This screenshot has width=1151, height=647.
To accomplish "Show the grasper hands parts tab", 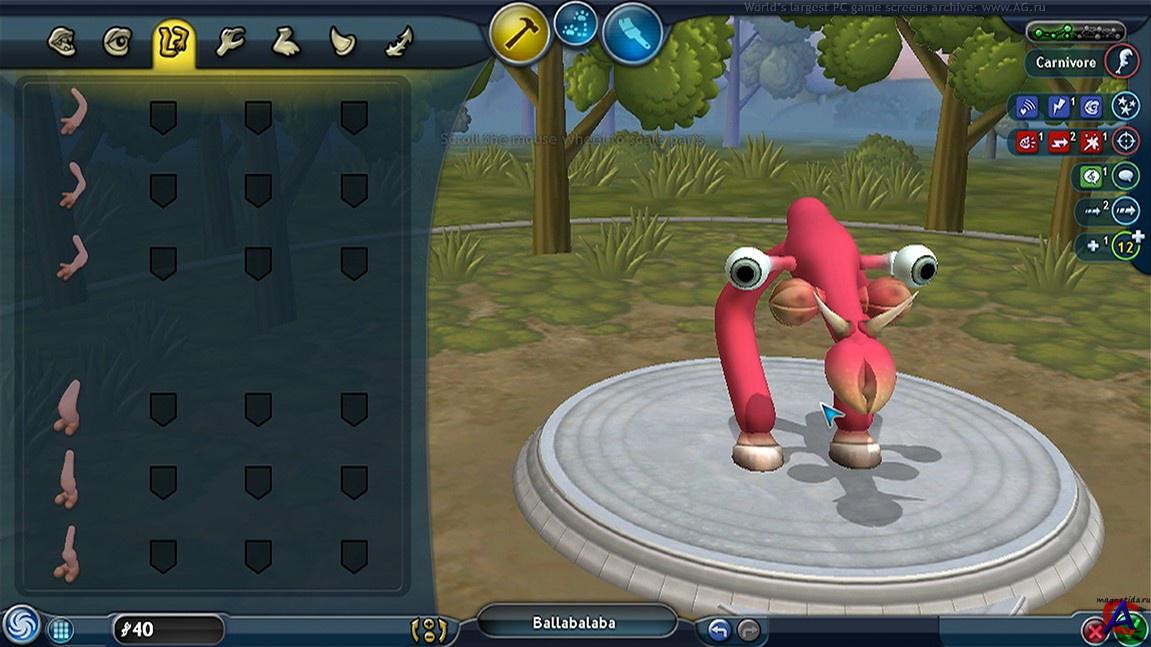I will 230,43.
